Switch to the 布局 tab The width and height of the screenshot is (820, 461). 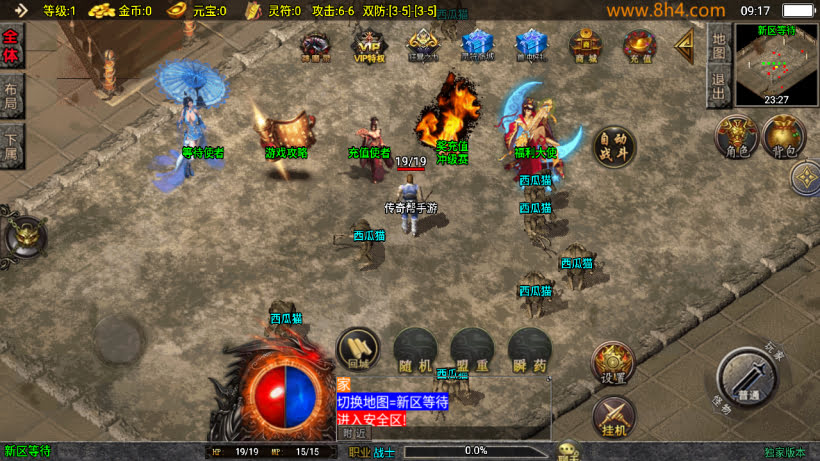tap(12, 95)
